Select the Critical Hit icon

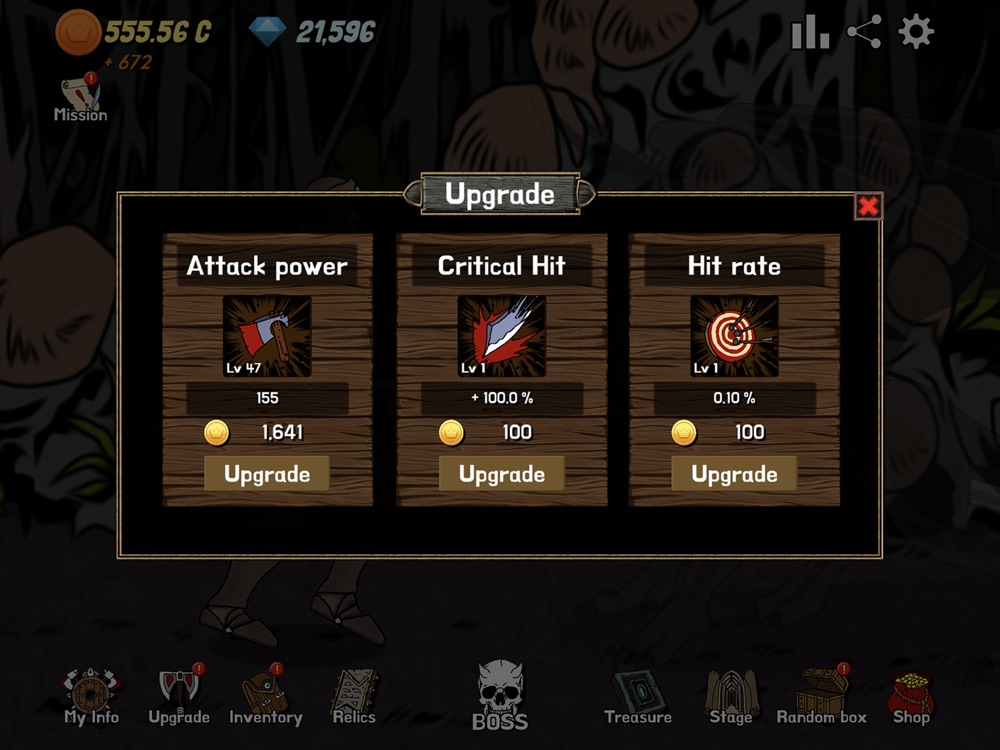coord(501,336)
